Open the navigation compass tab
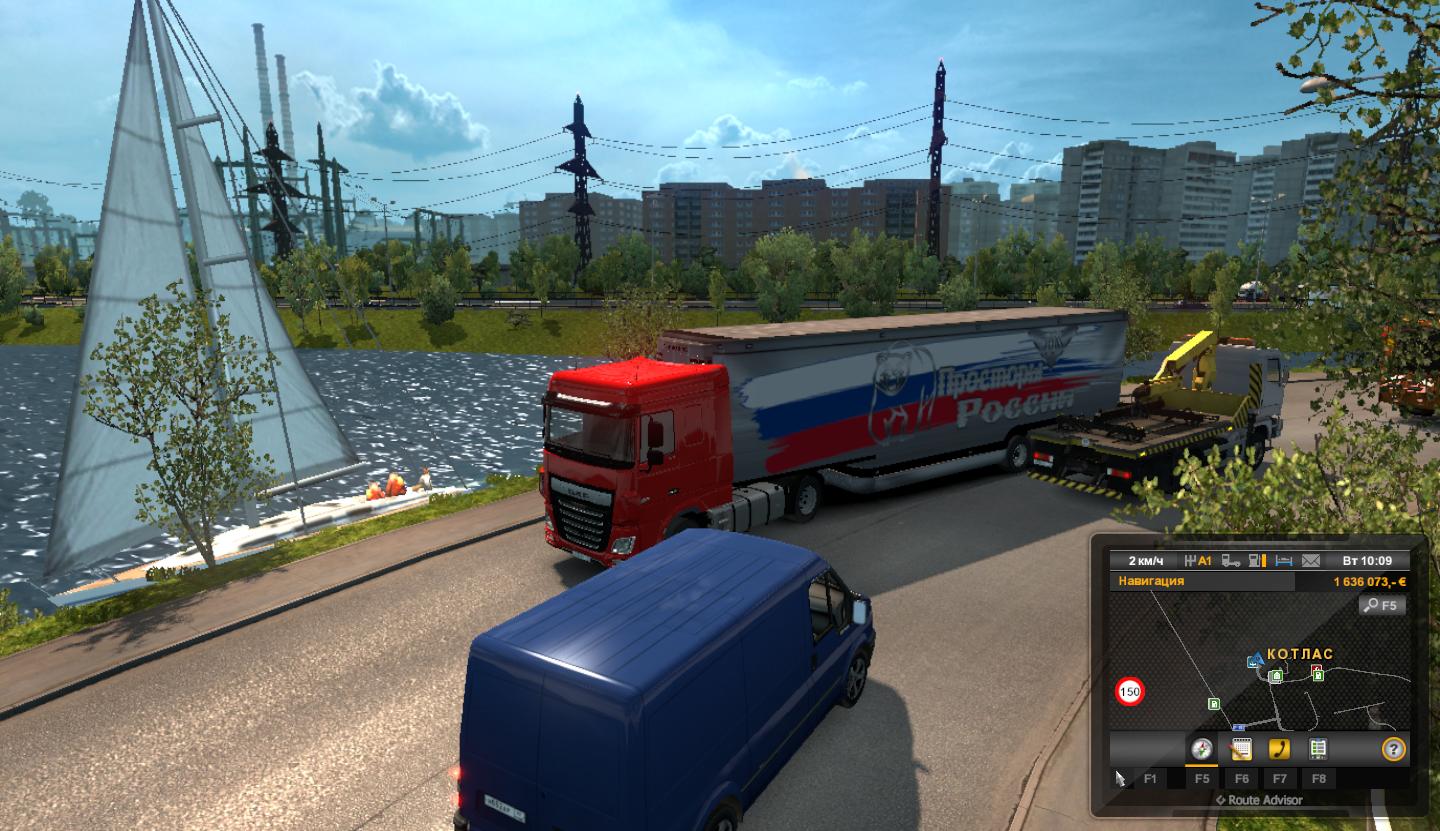1440x831 pixels. pos(1202,749)
